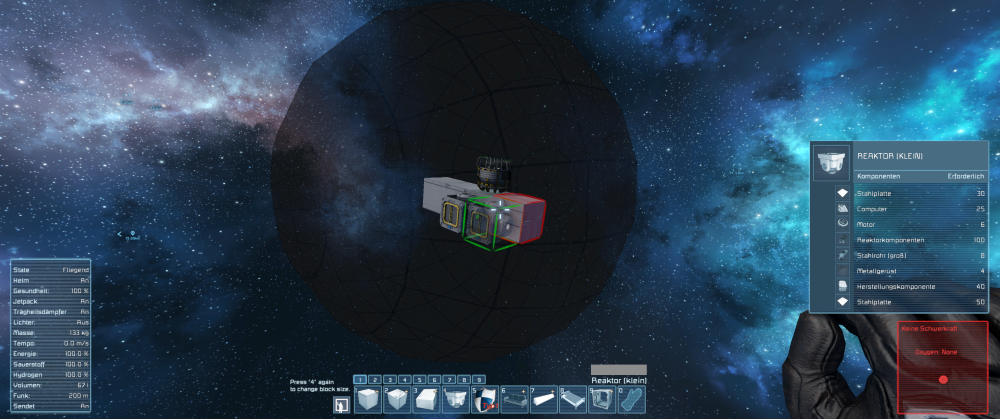Choose the sloped armor block in slot 3
The width and height of the screenshot is (1000, 419).
click(427, 400)
